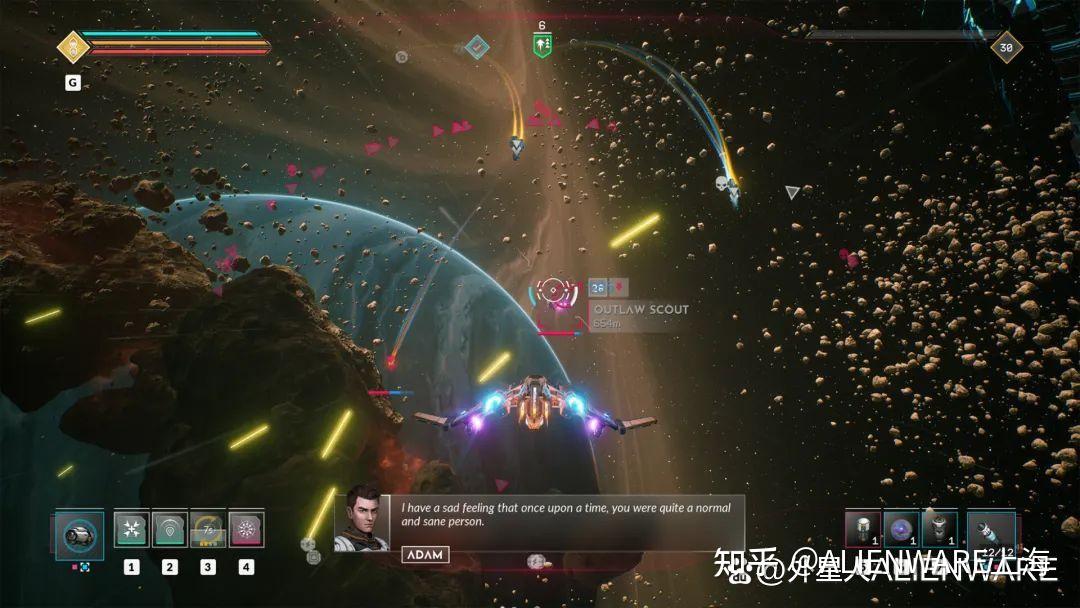Click the device on 7s cooldown
This screenshot has width=1080, height=608.
(207, 530)
